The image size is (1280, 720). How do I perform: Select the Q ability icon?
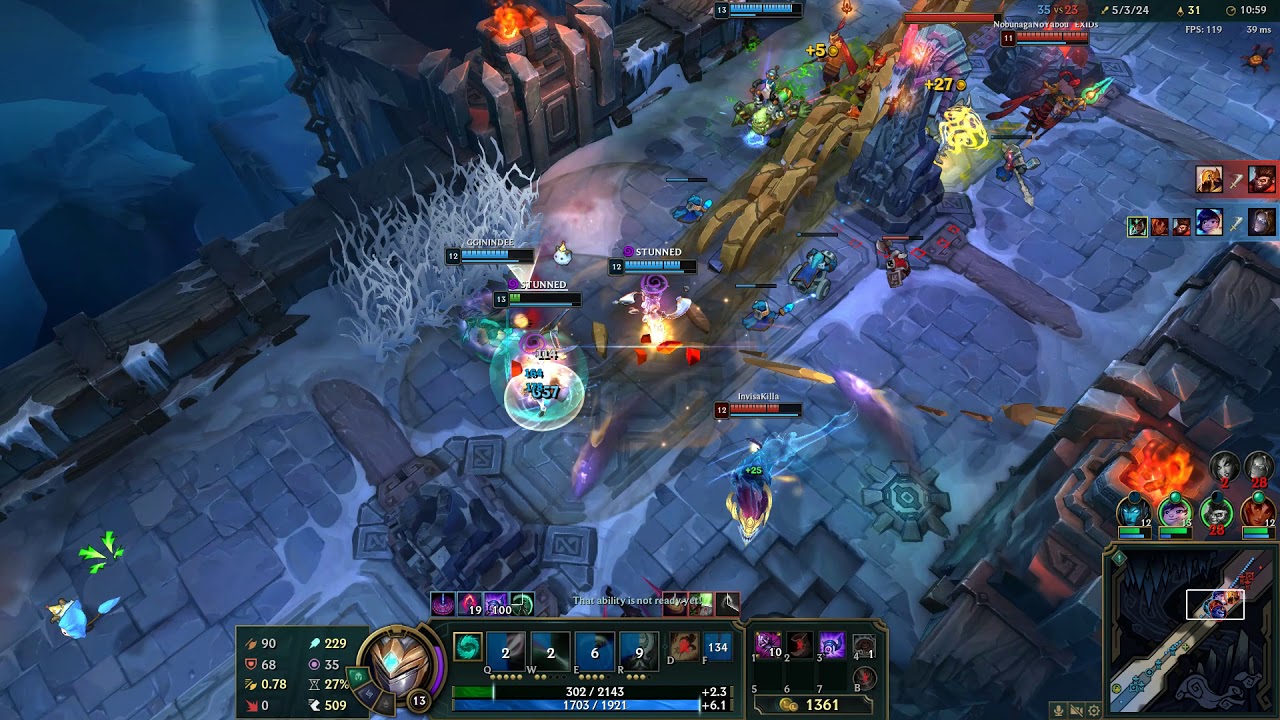coord(505,649)
